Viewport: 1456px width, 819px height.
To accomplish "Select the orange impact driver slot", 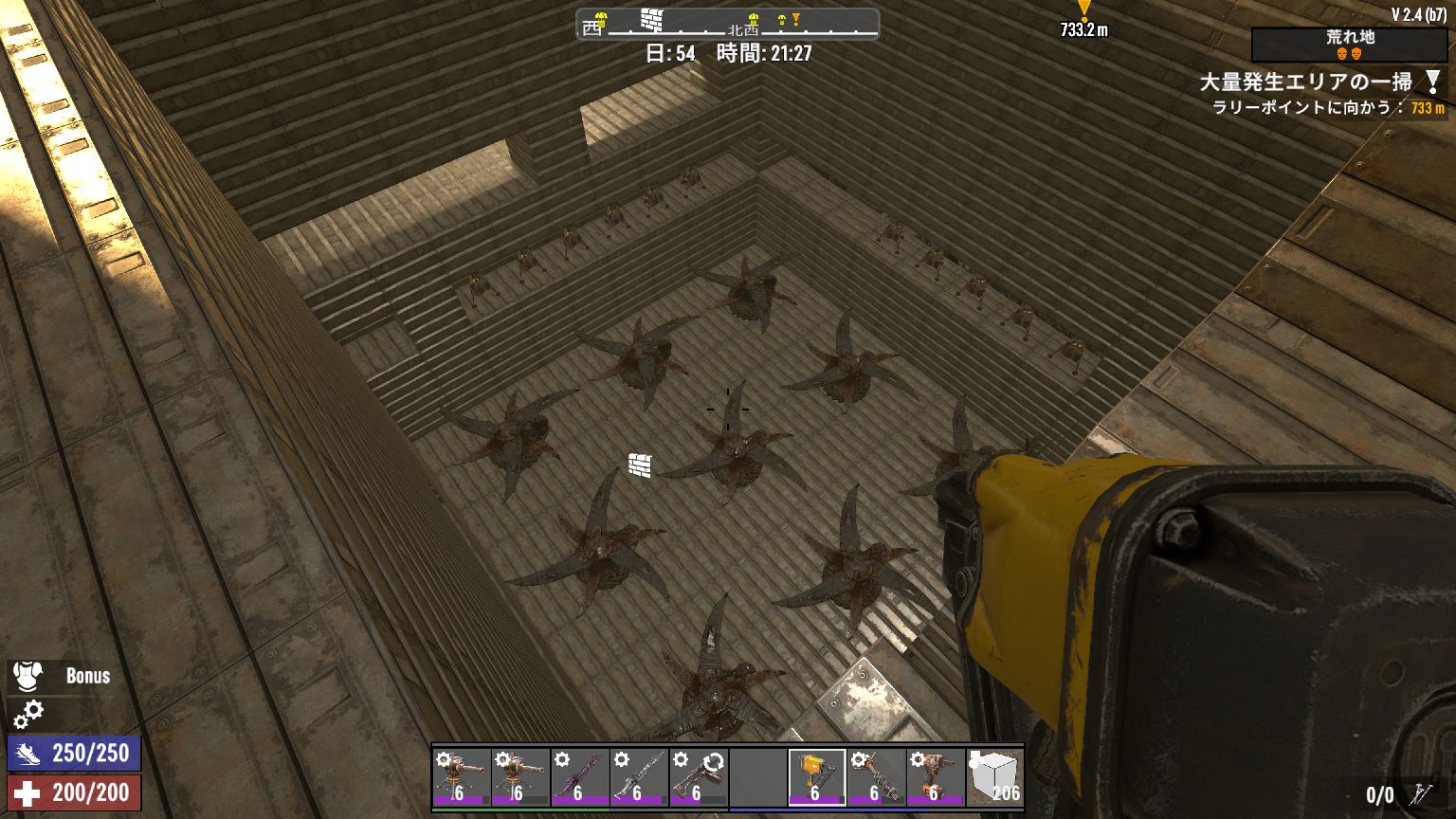I will coord(935,777).
